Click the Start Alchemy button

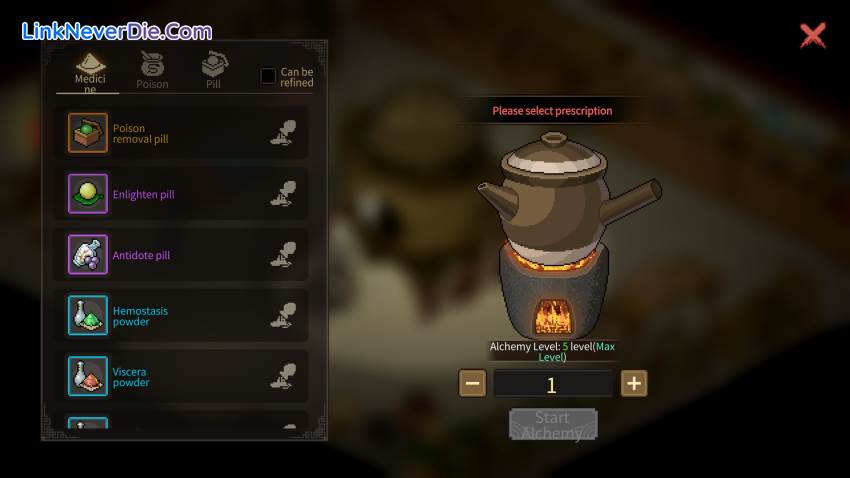point(552,425)
